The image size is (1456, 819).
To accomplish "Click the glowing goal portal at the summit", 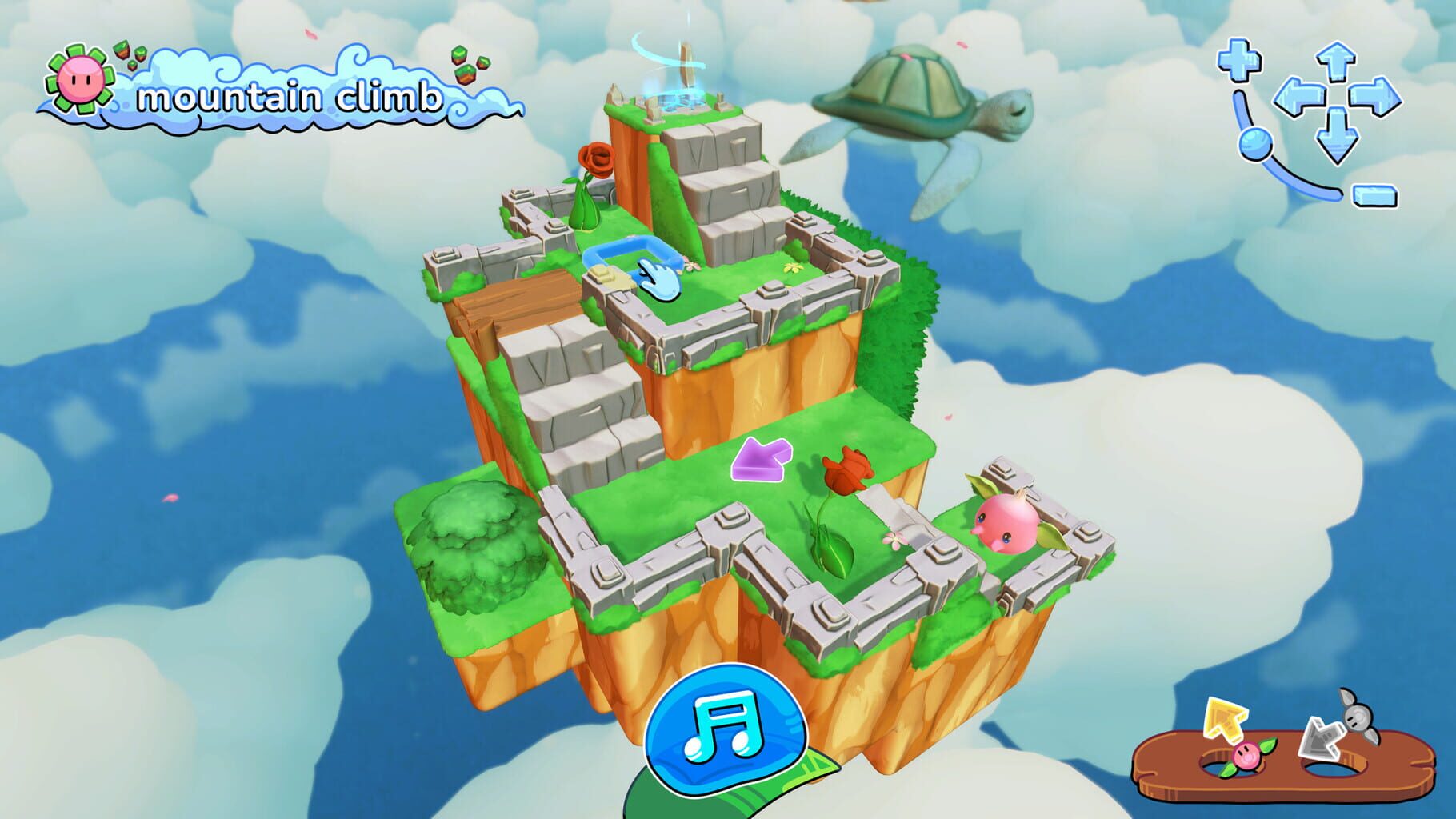I will [678, 96].
